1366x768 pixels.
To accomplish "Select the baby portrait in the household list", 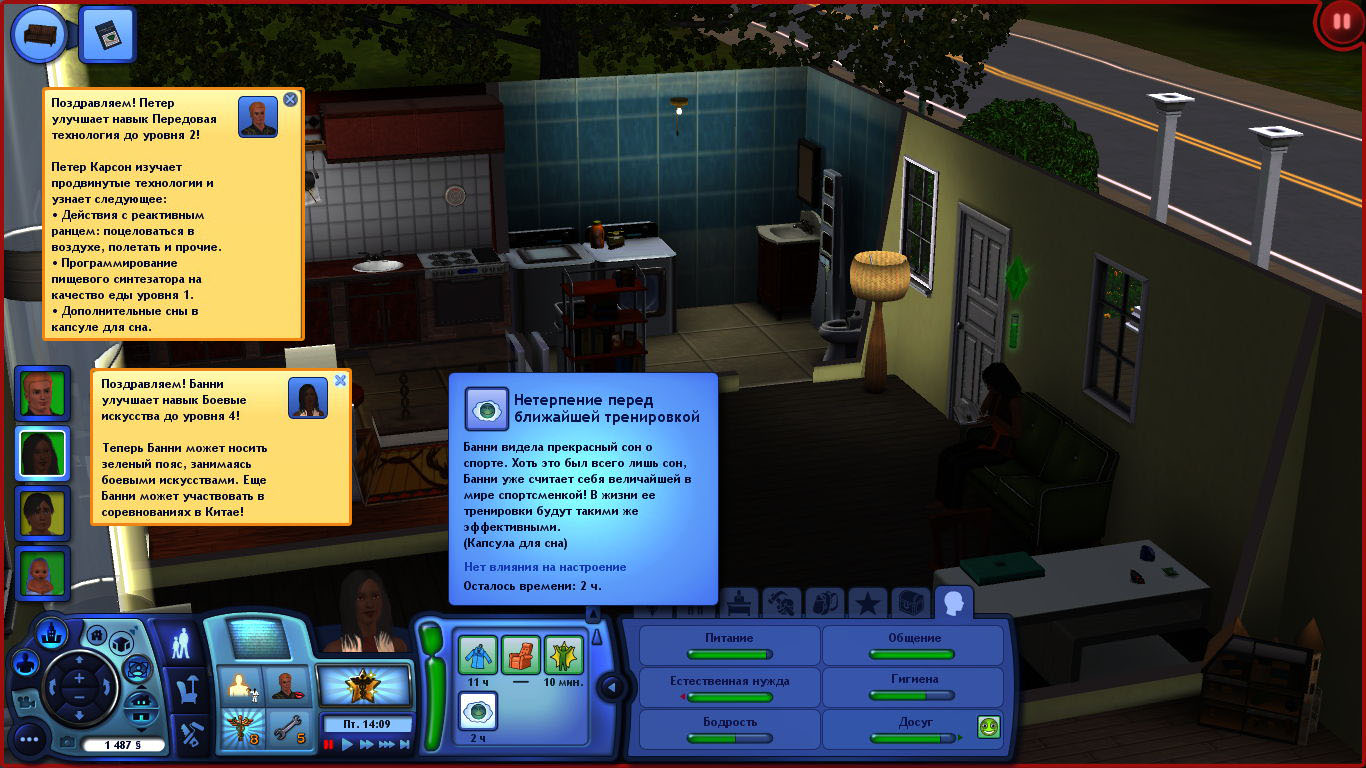I will pyautogui.click(x=42, y=574).
